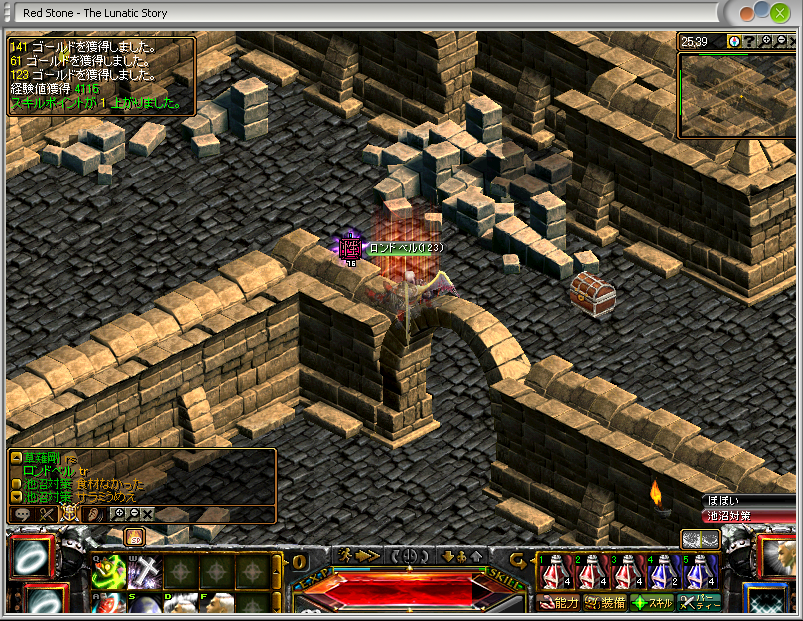Open the スキル (skill) window
Screen dimensions: 803x621
pyautogui.click(x=651, y=603)
